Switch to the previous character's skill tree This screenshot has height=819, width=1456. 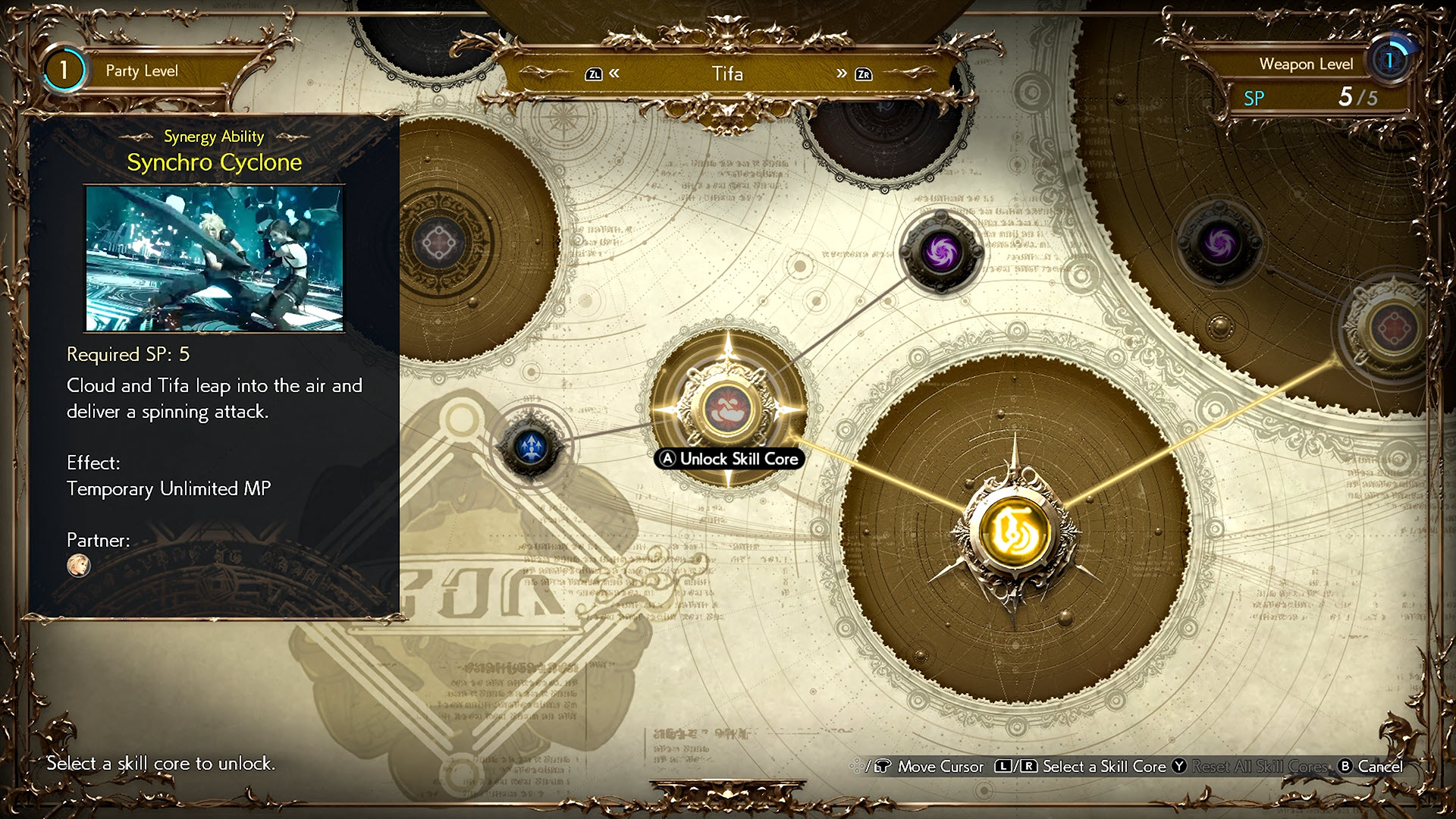[604, 74]
